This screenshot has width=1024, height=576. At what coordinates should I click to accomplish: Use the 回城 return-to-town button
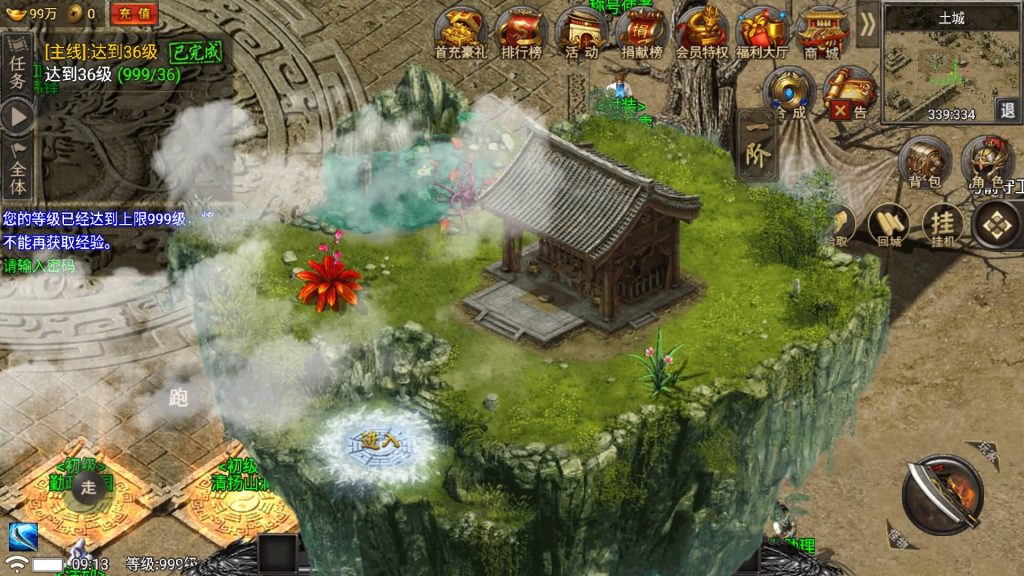pyautogui.click(x=889, y=225)
